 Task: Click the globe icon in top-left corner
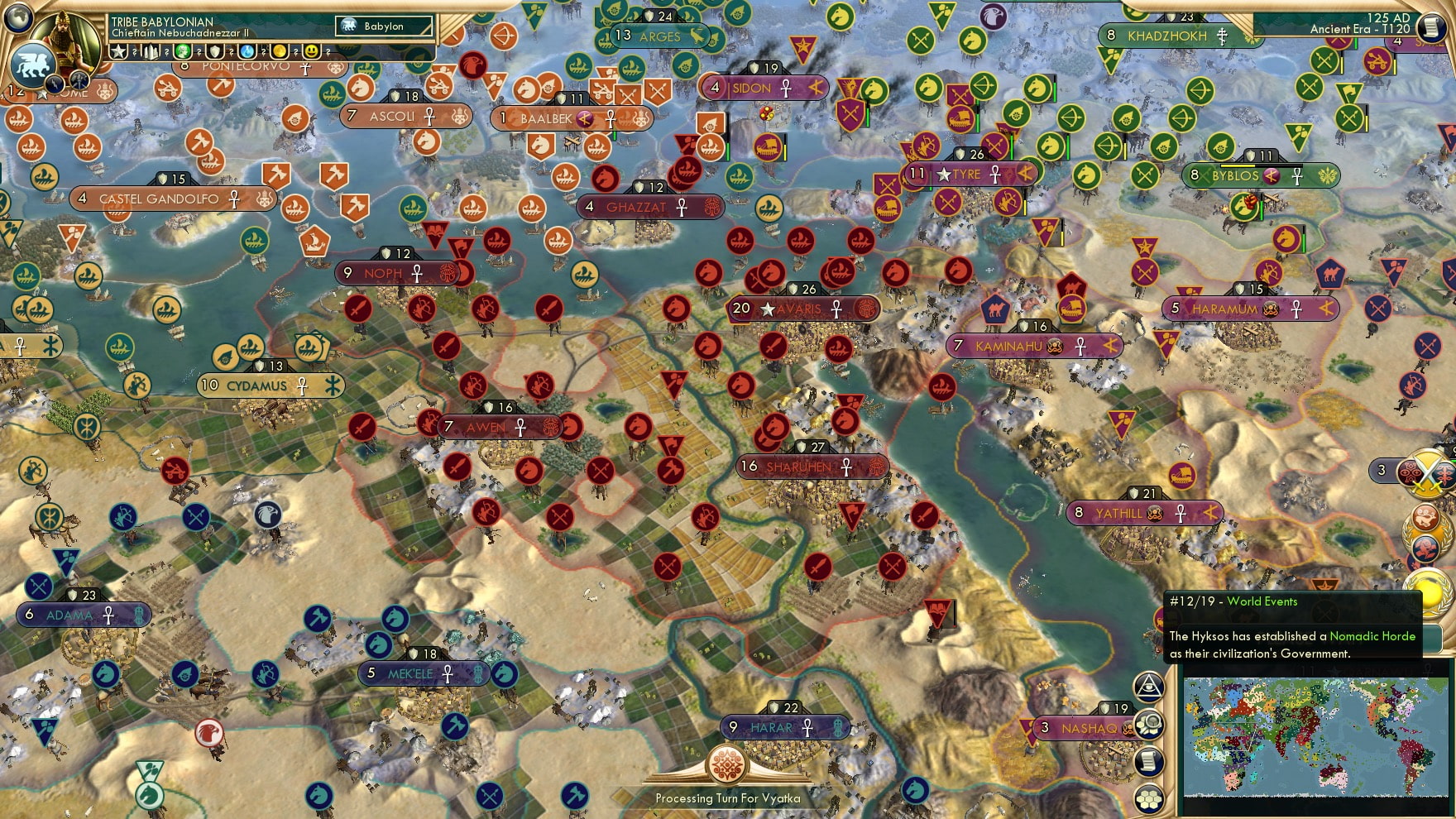point(17,21)
